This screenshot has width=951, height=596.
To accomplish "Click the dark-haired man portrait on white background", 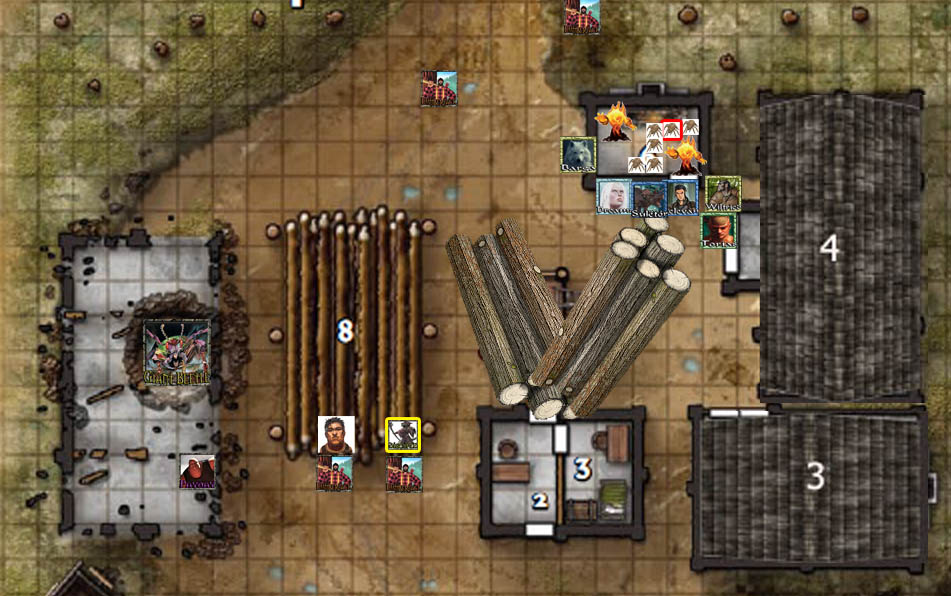I will click(335, 435).
